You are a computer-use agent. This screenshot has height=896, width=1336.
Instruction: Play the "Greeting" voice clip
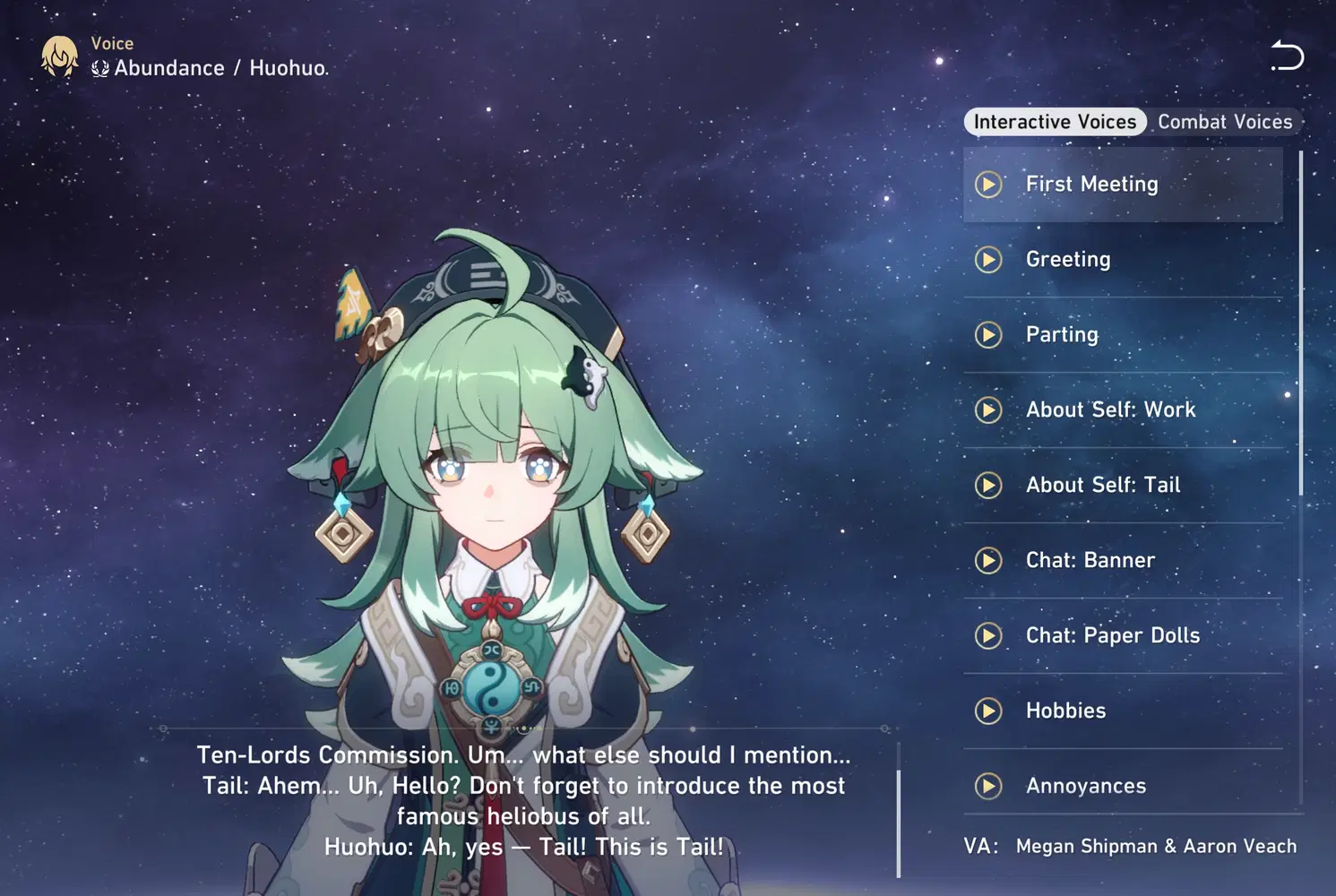988,260
